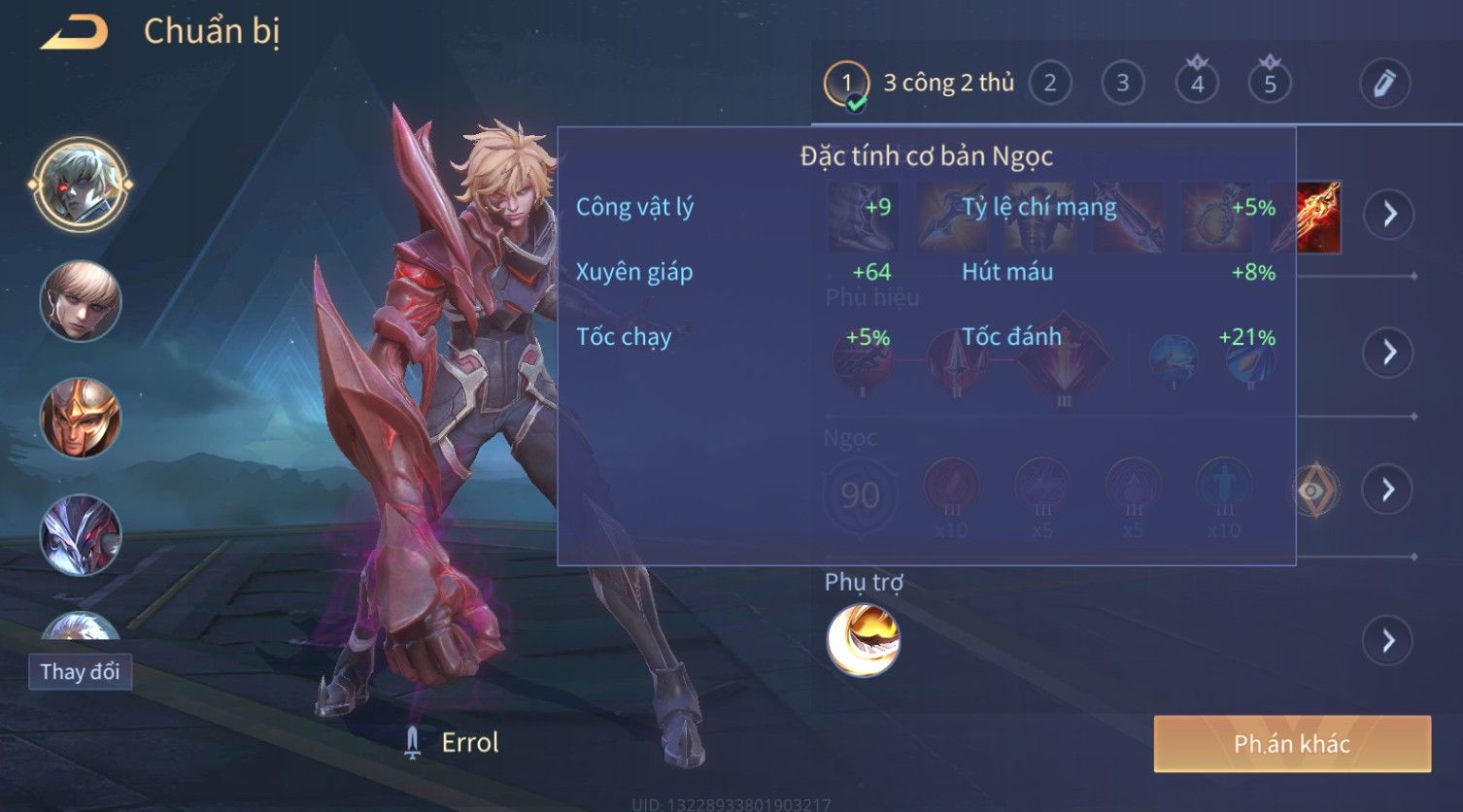Tap the orange diamond gem icon
This screenshot has width=1463, height=812.
[x=1313, y=491]
